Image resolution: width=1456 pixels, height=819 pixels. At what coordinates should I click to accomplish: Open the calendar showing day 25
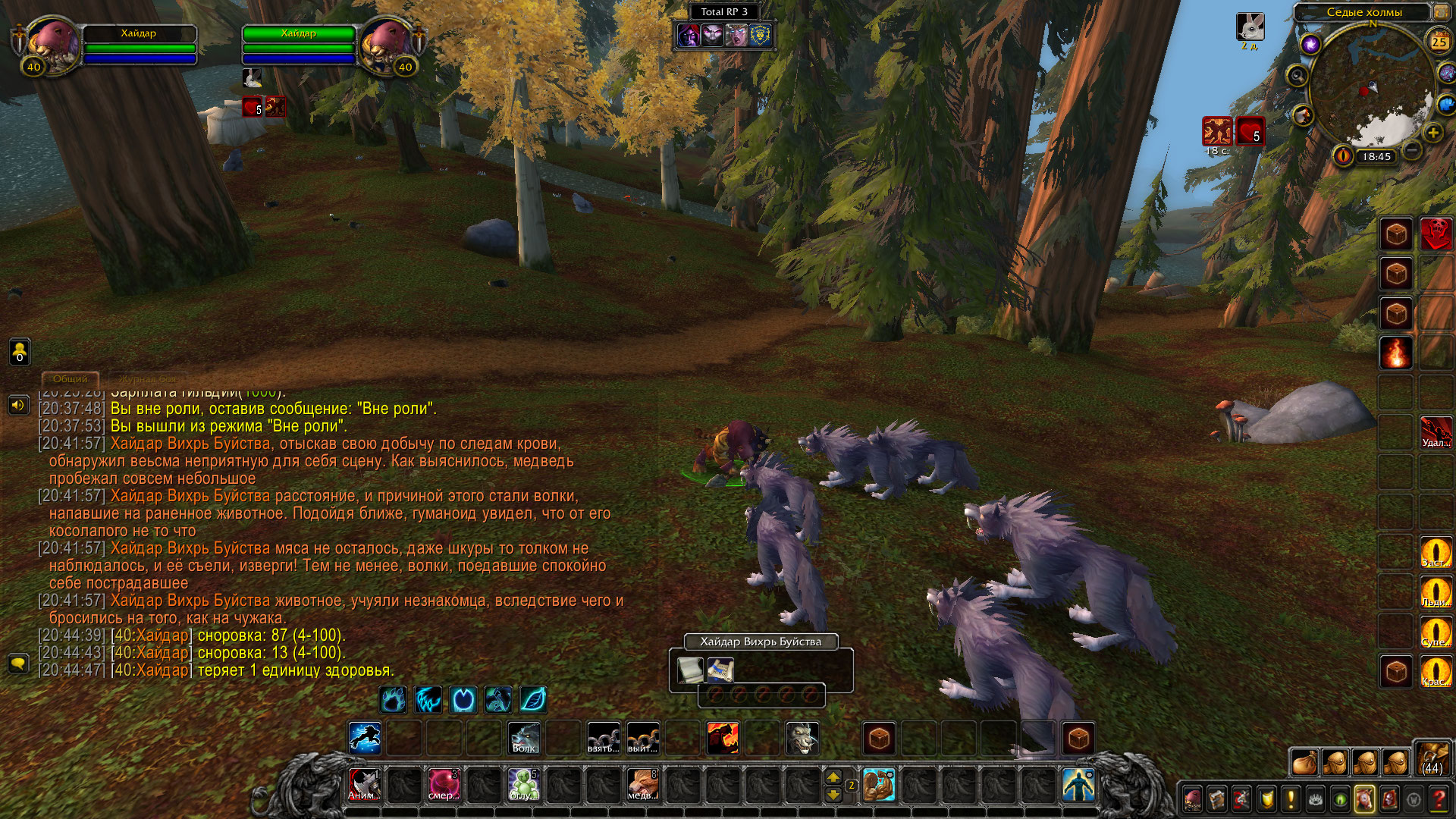coord(1439,42)
